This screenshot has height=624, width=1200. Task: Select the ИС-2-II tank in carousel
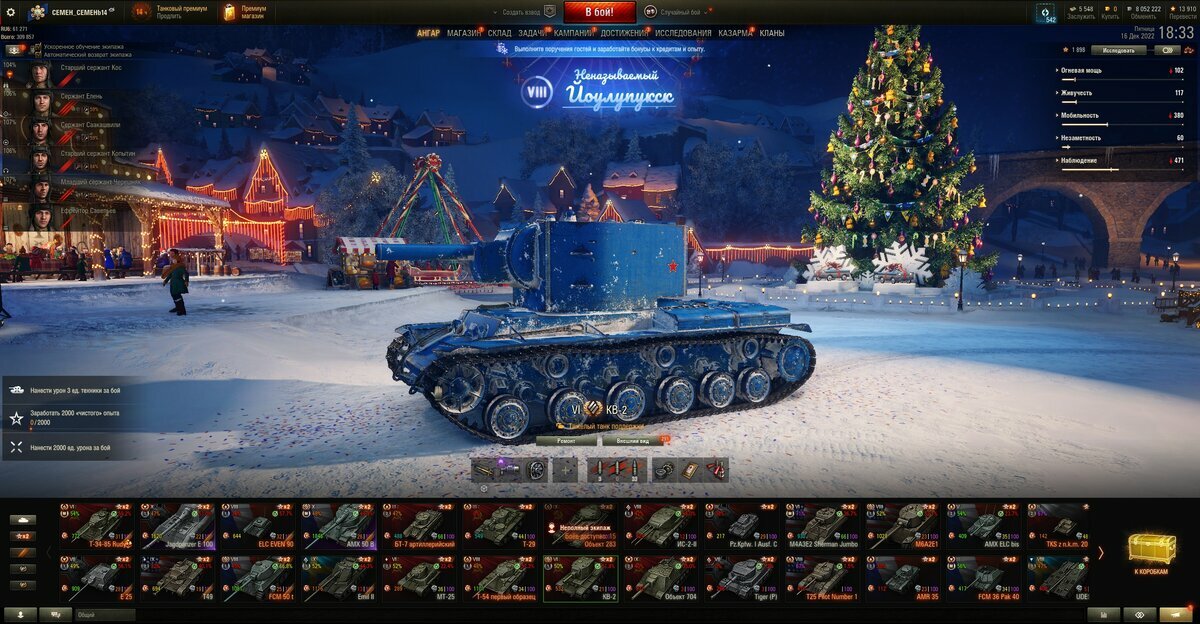tap(661, 525)
